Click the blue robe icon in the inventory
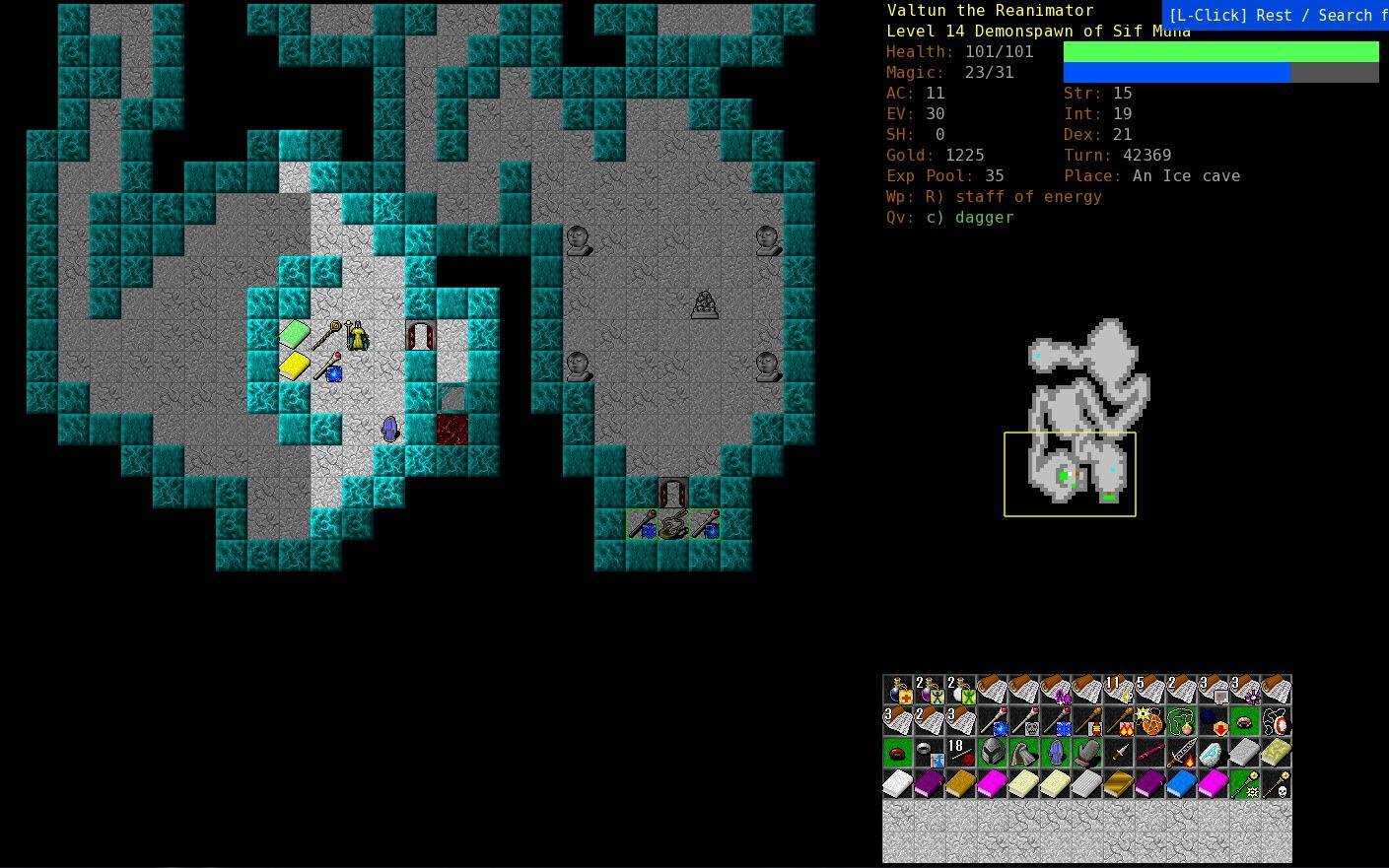 pyautogui.click(x=1056, y=754)
